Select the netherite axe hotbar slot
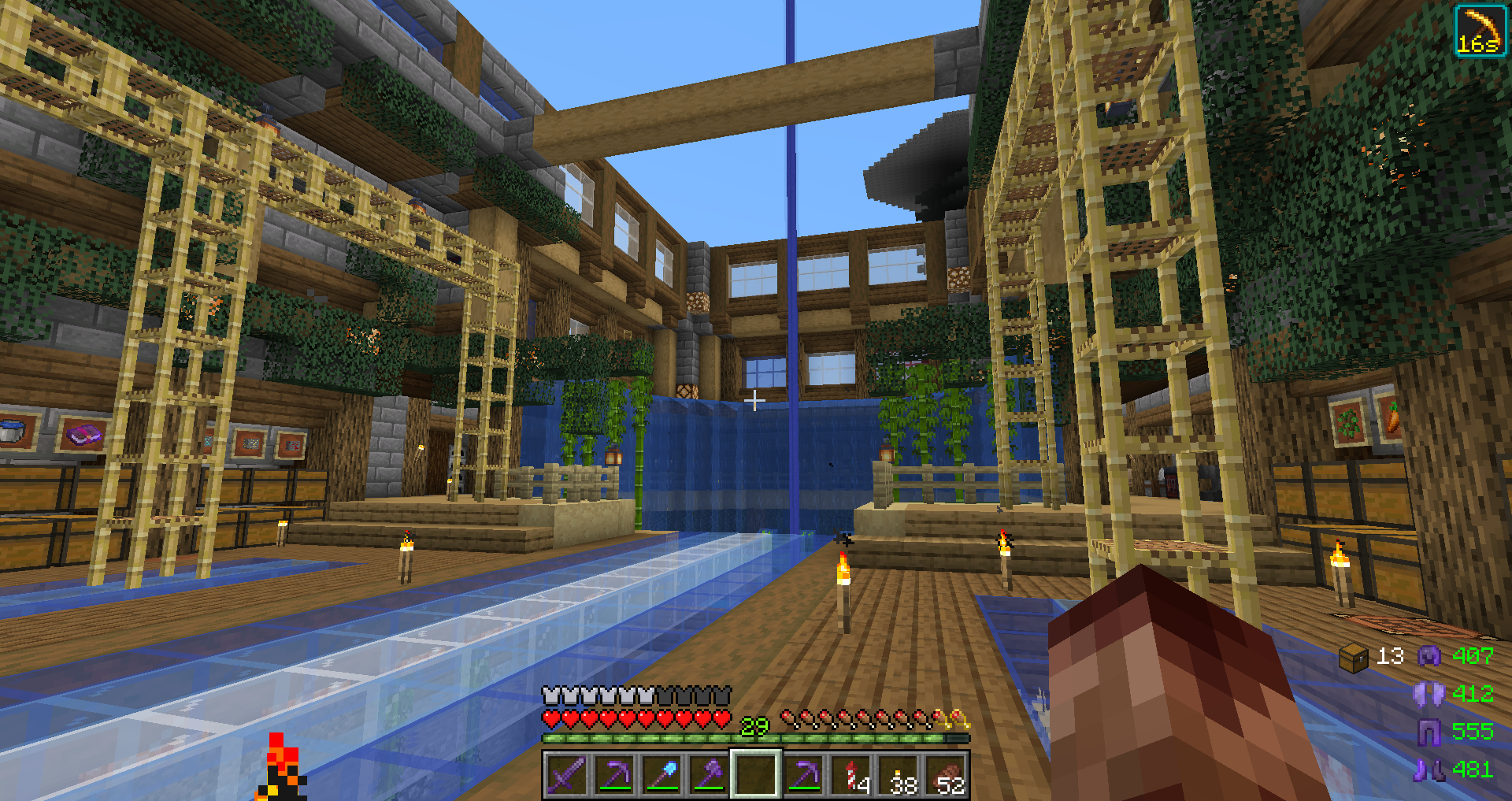 709,775
